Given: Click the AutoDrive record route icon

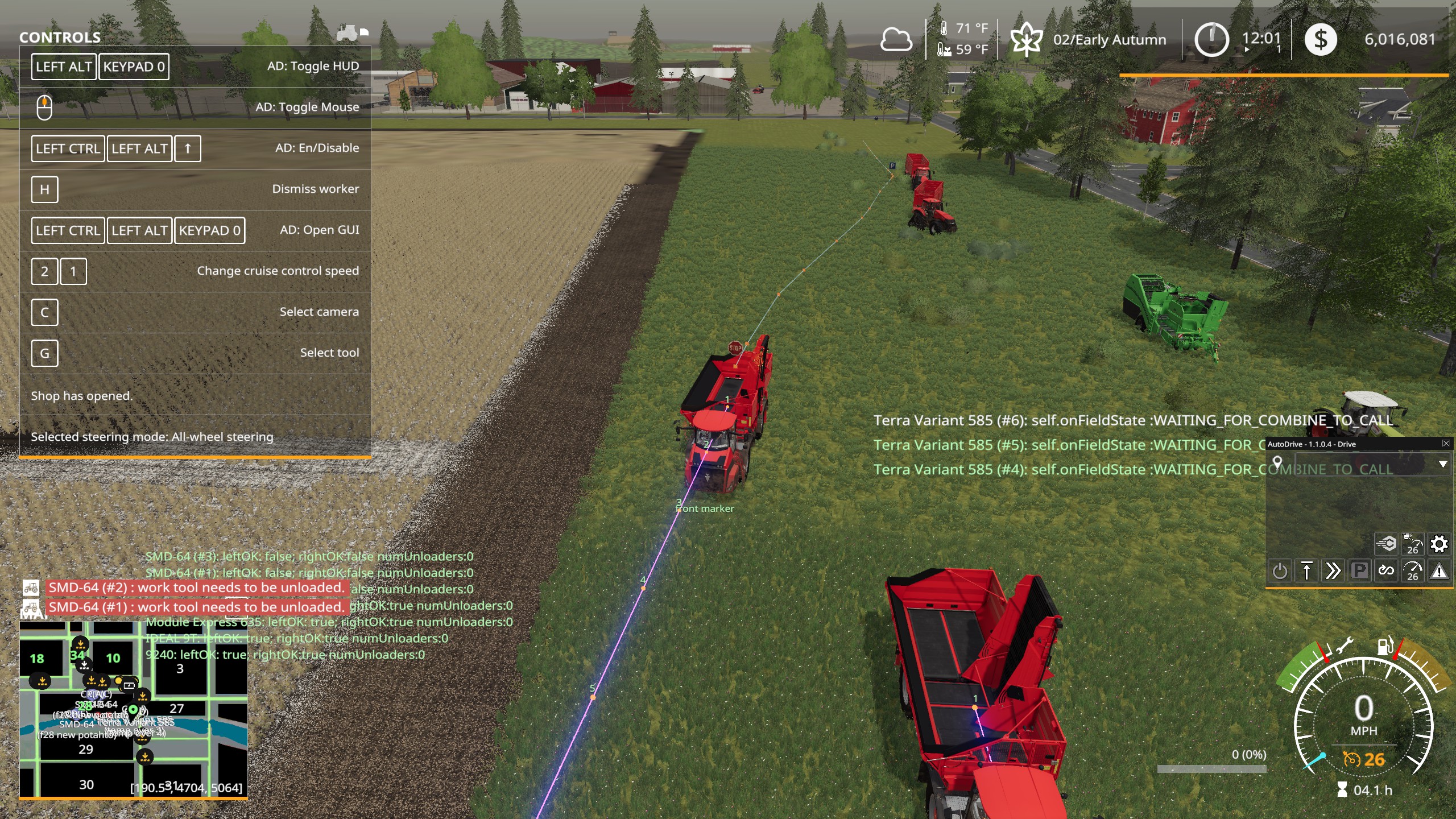Looking at the screenshot, I should pyautogui.click(x=1386, y=543).
